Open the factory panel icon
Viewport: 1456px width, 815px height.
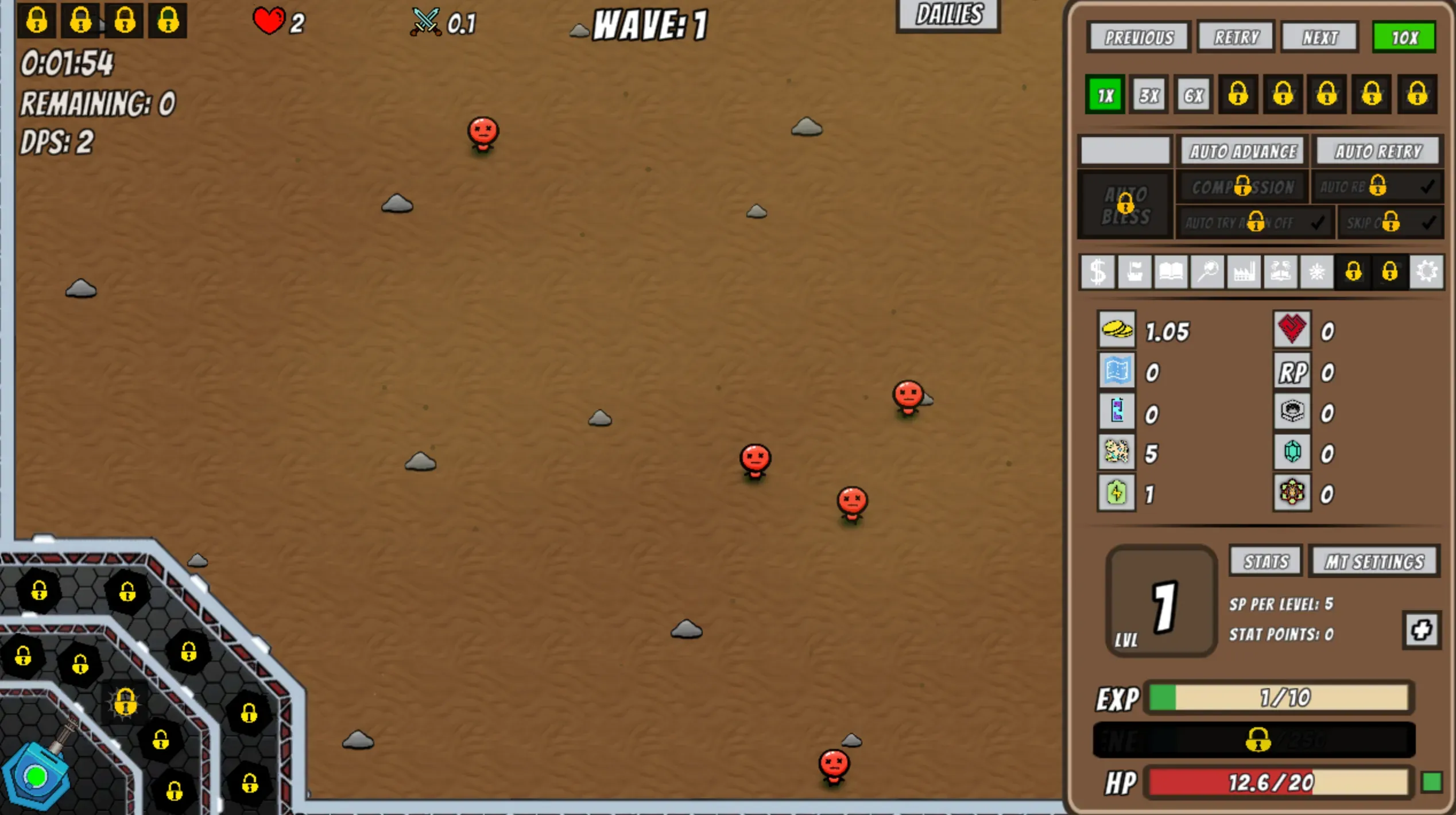pyautogui.click(x=1245, y=273)
